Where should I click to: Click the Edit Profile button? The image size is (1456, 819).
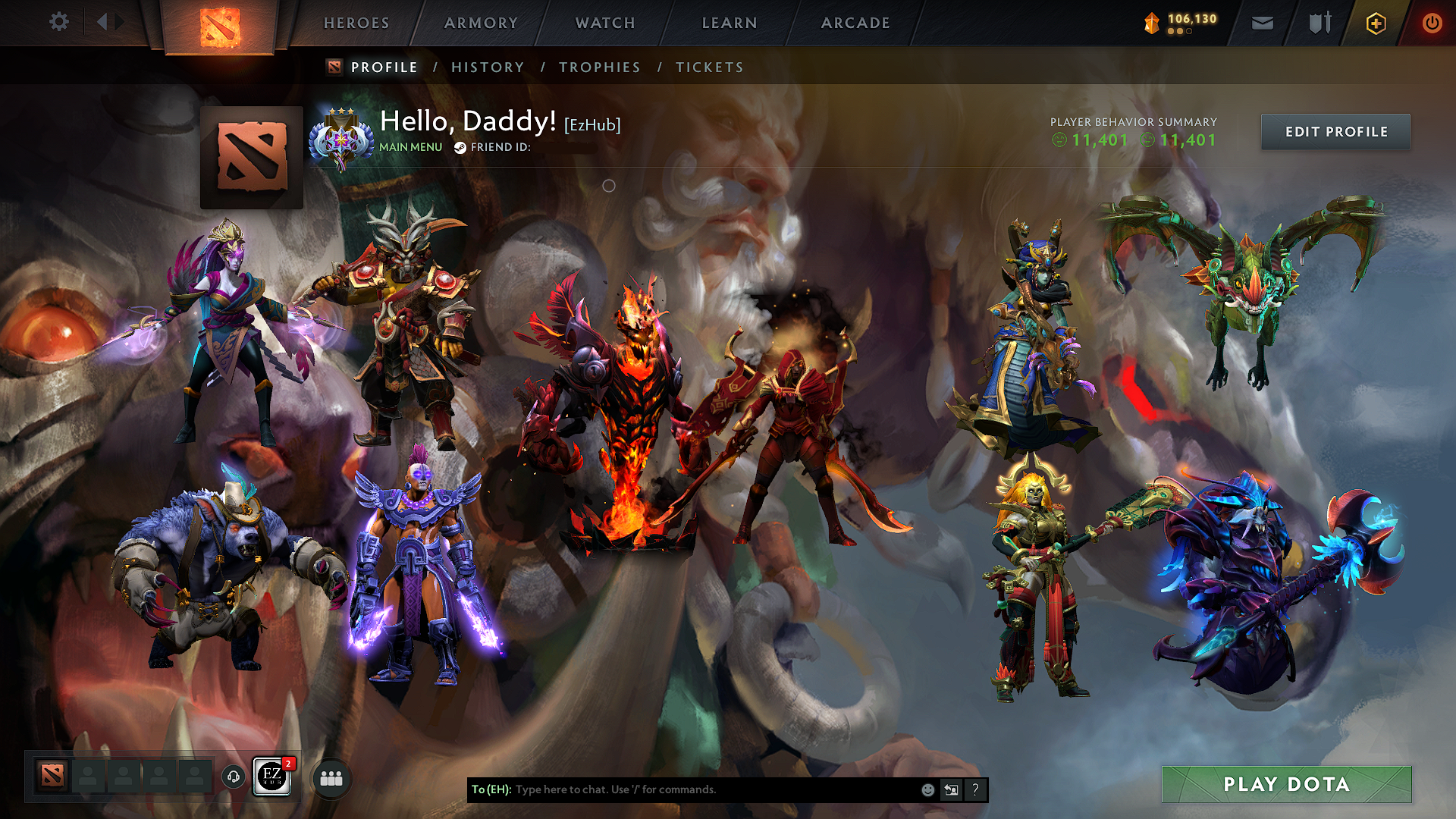click(x=1335, y=131)
